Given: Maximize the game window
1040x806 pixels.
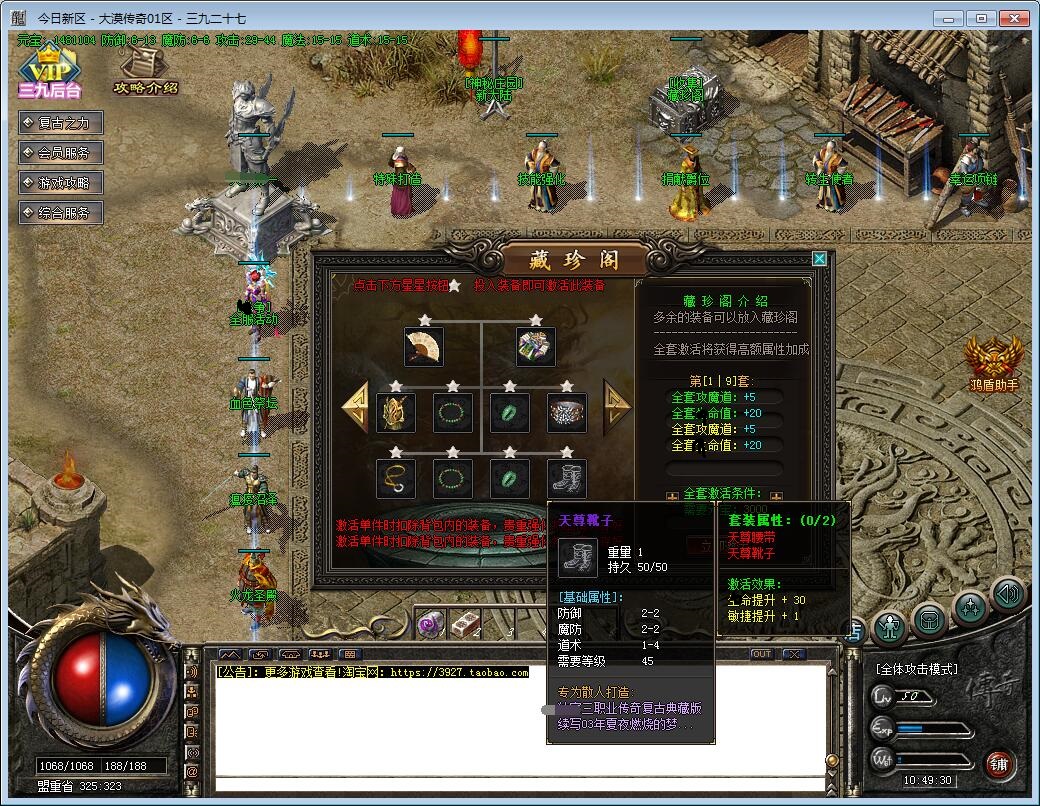Looking at the screenshot, I should coord(981,17).
